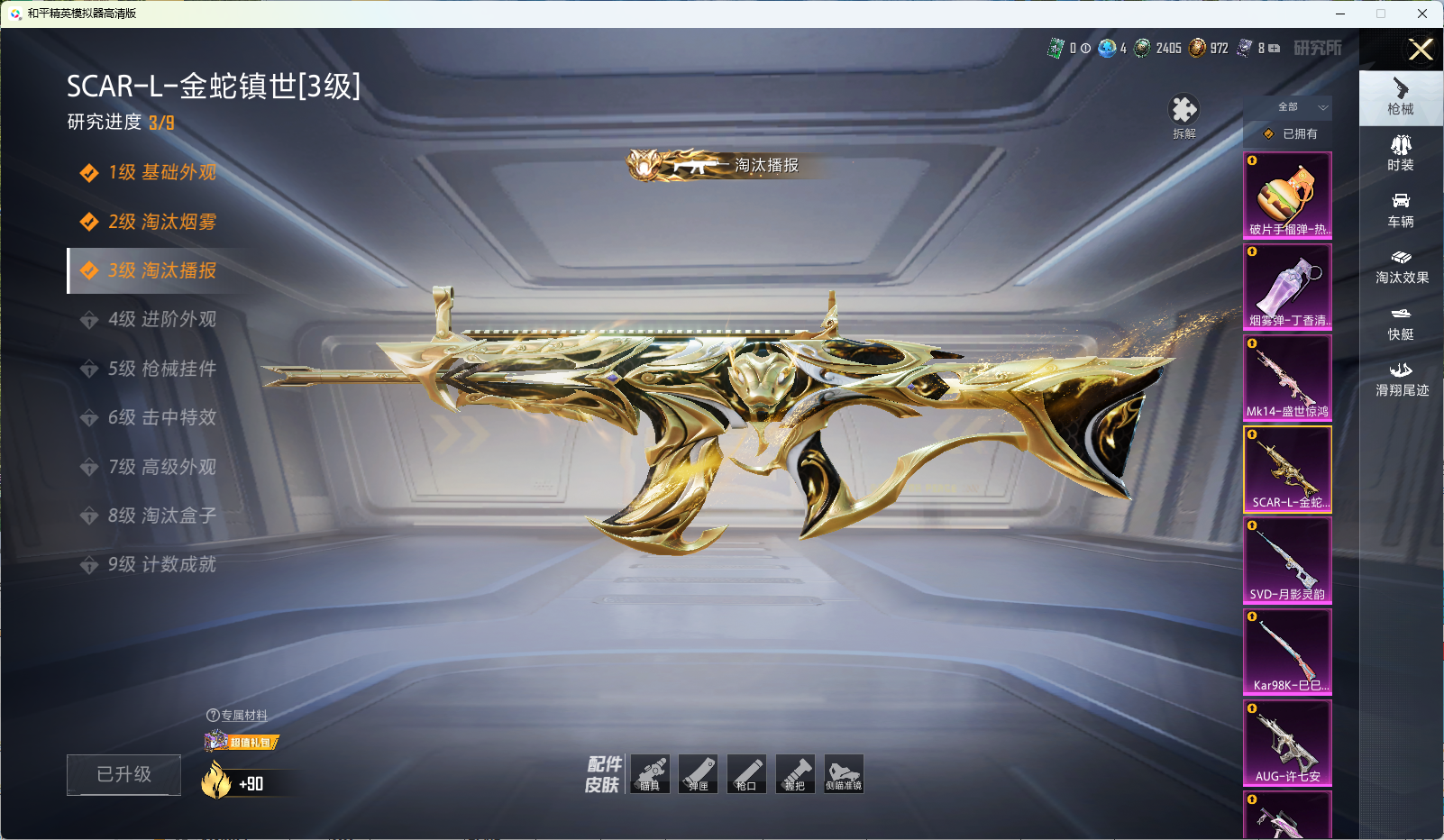
Task: Open the 时装 category tab
Action: tap(1401, 153)
